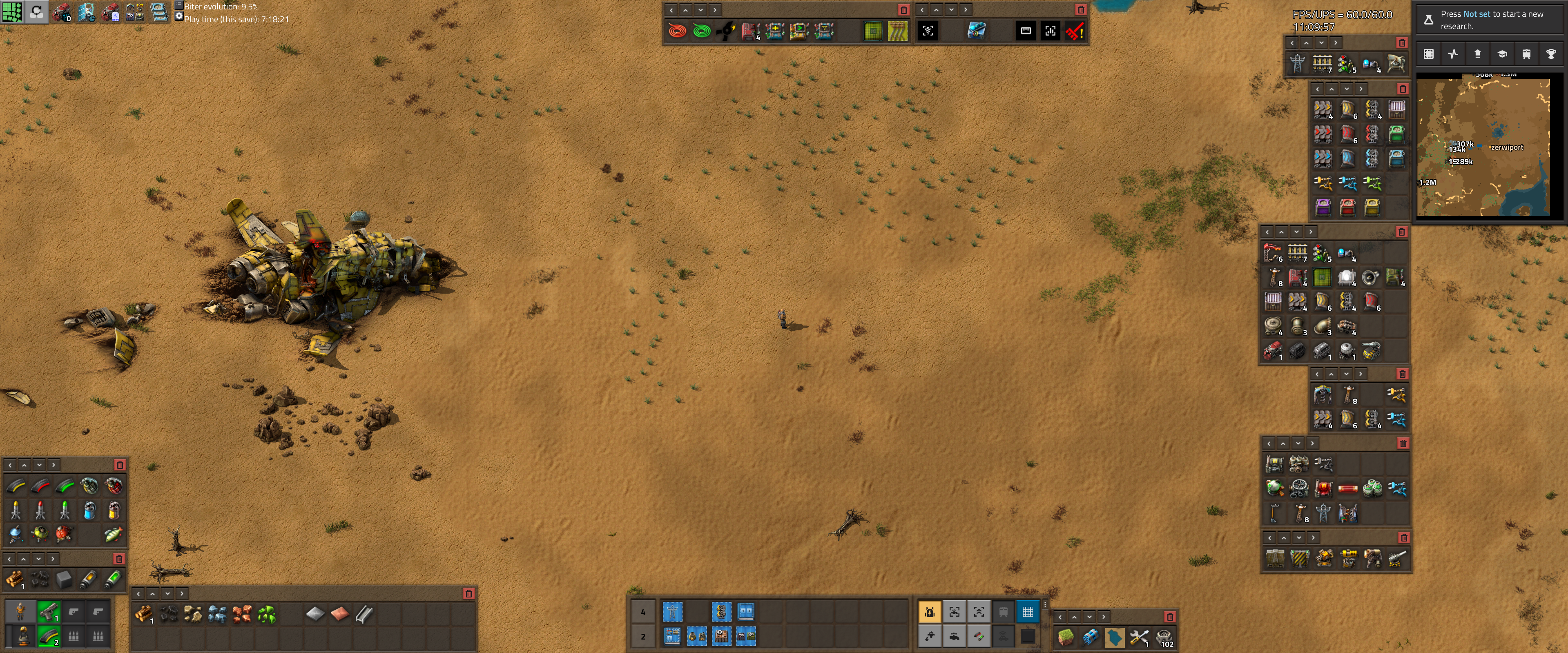1568x653 pixels.
Task: Select the green circuit board icon
Action: [x=872, y=31]
